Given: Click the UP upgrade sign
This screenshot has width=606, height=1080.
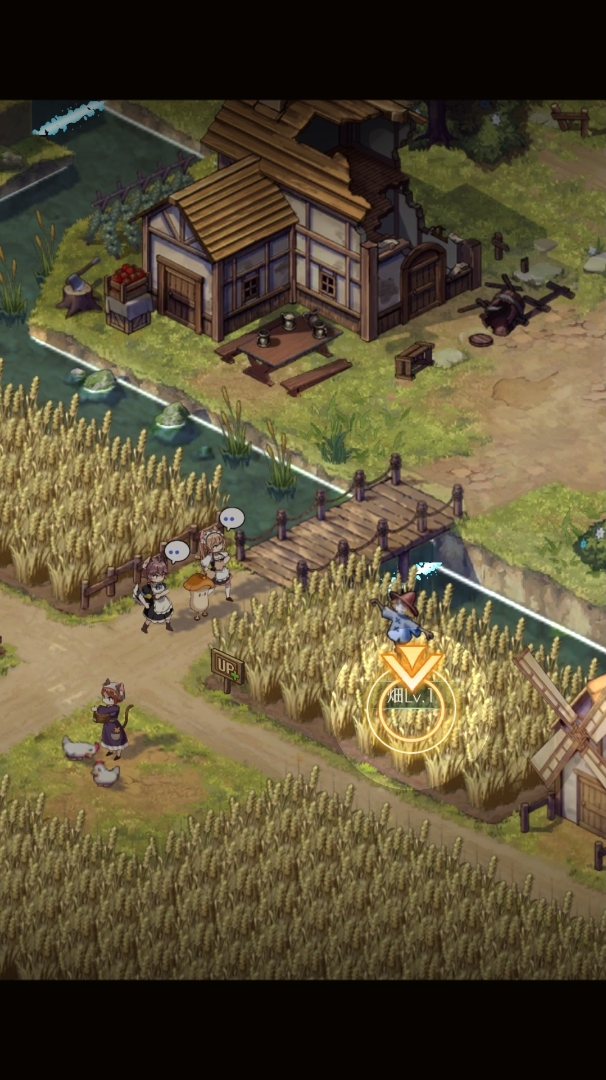Looking at the screenshot, I should (x=226, y=666).
